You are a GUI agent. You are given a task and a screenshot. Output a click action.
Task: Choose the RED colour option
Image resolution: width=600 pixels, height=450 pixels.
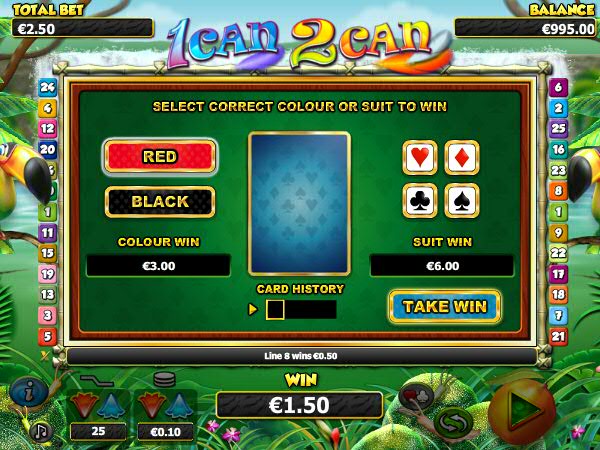[160, 157]
